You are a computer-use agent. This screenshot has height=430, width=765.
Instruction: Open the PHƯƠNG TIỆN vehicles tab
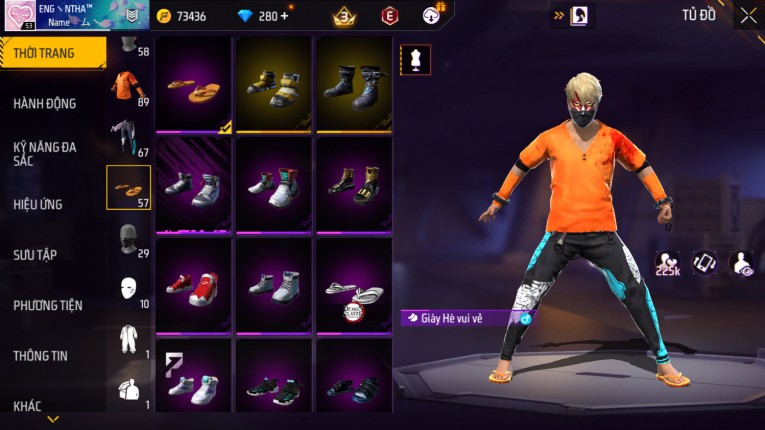pos(48,305)
